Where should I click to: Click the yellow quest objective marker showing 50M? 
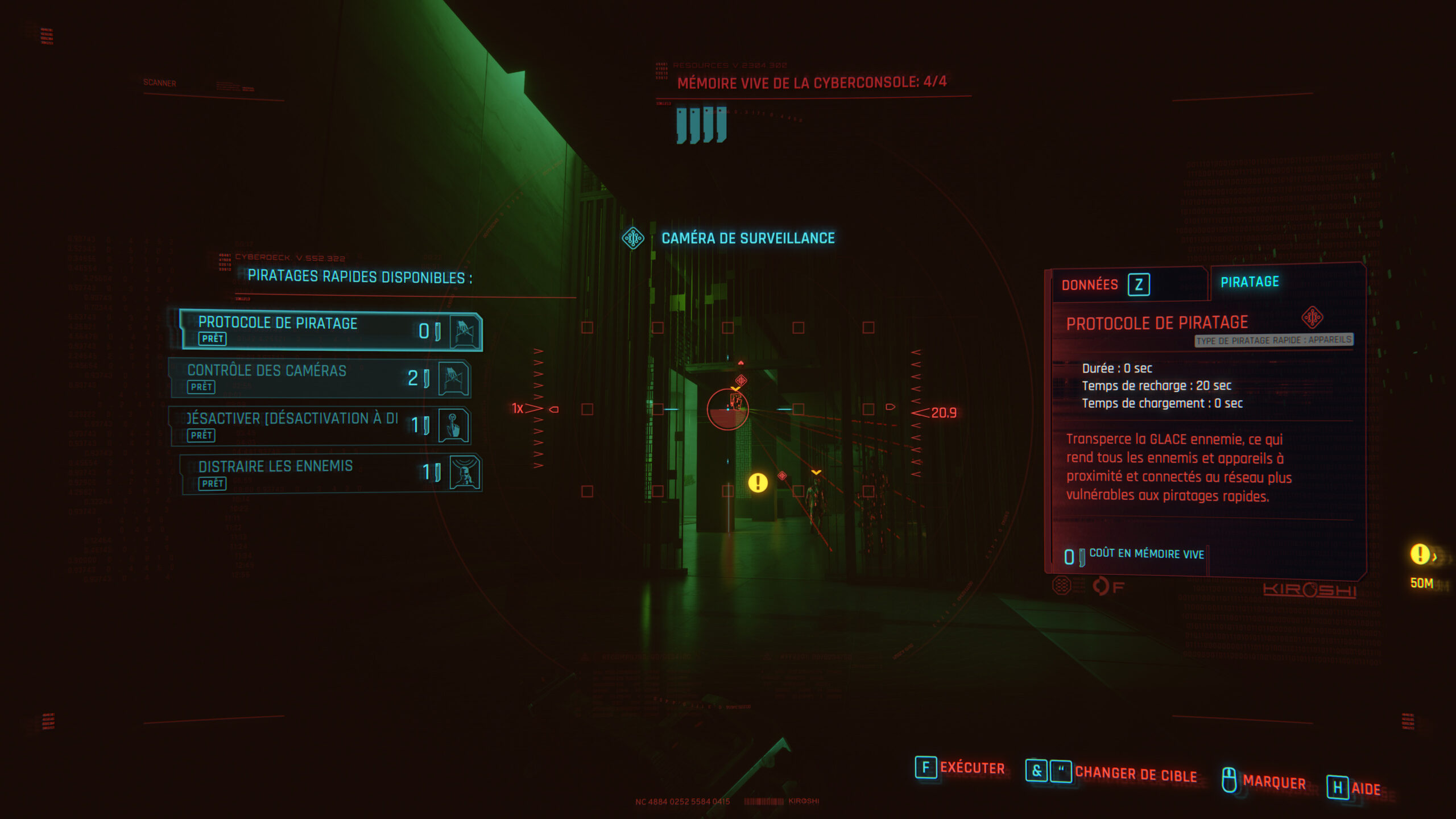[1420, 555]
